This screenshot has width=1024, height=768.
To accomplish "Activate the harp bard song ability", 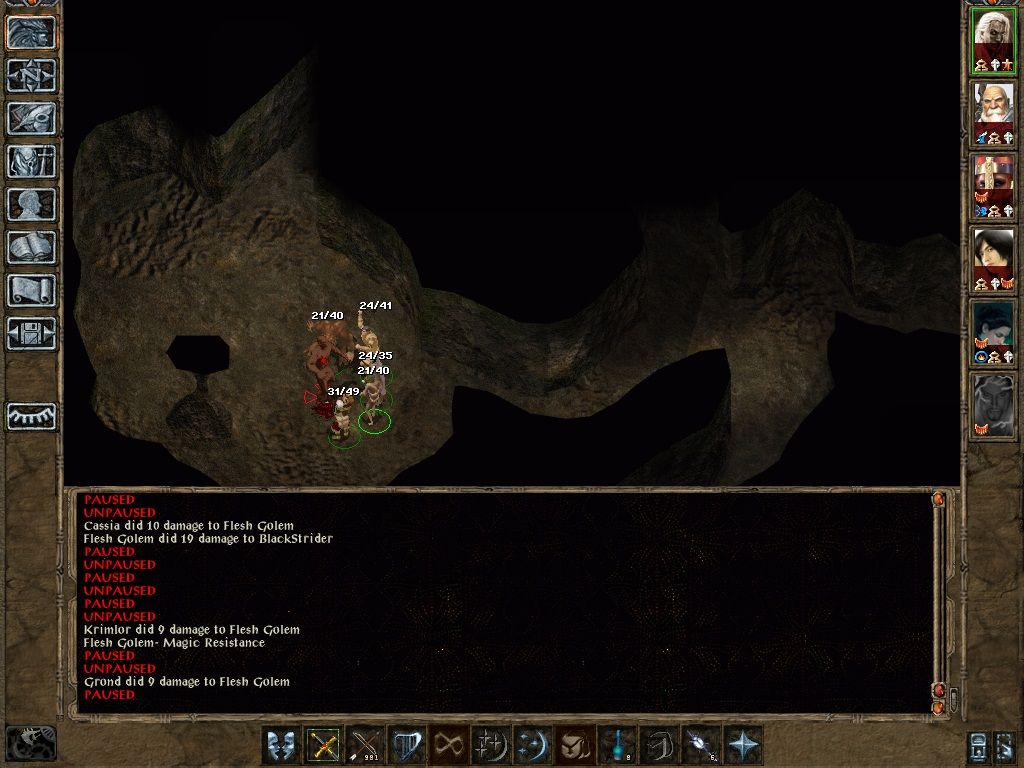I will pyautogui.click(x=407, y=746).
